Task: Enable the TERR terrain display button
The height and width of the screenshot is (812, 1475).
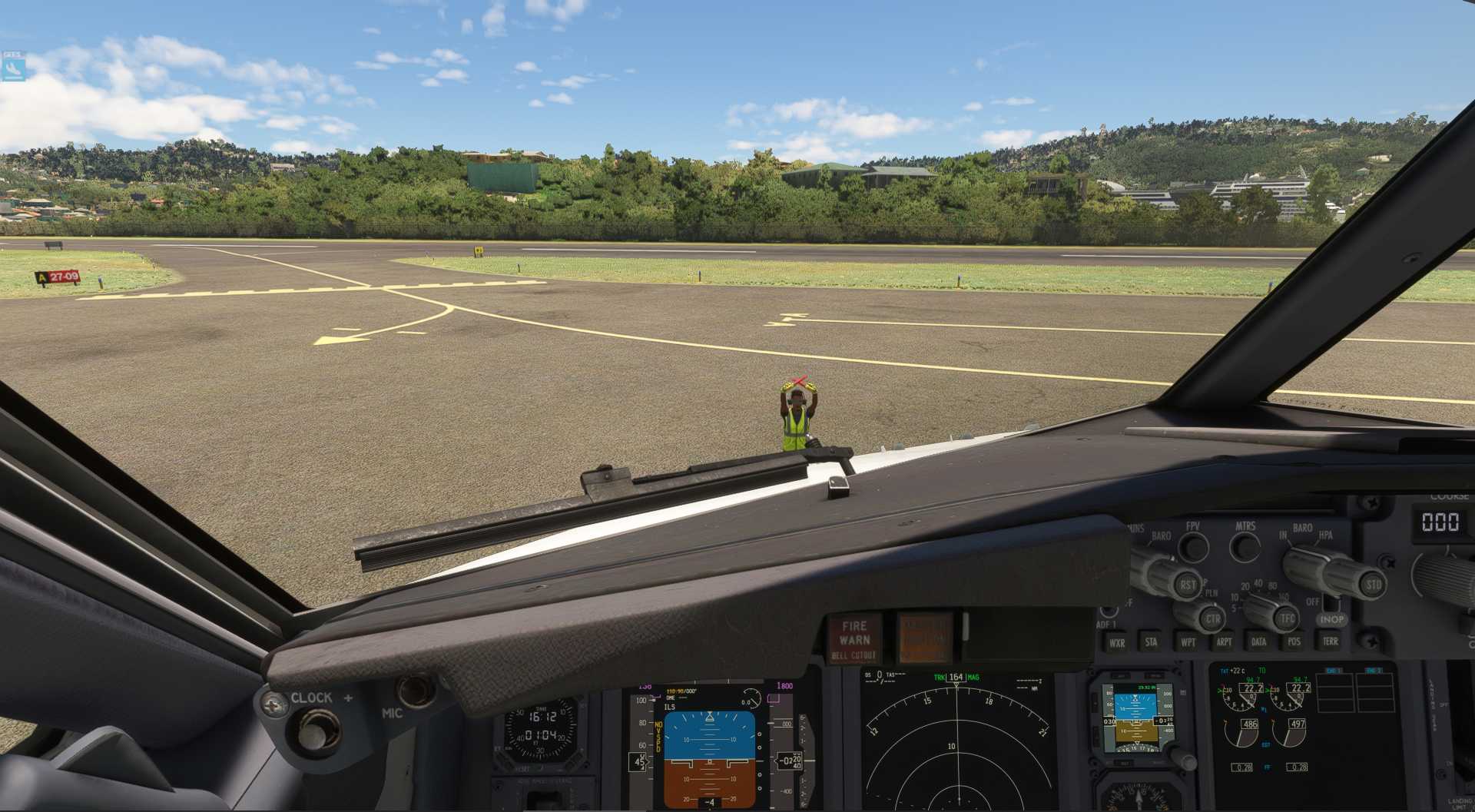Action: 1330,641
